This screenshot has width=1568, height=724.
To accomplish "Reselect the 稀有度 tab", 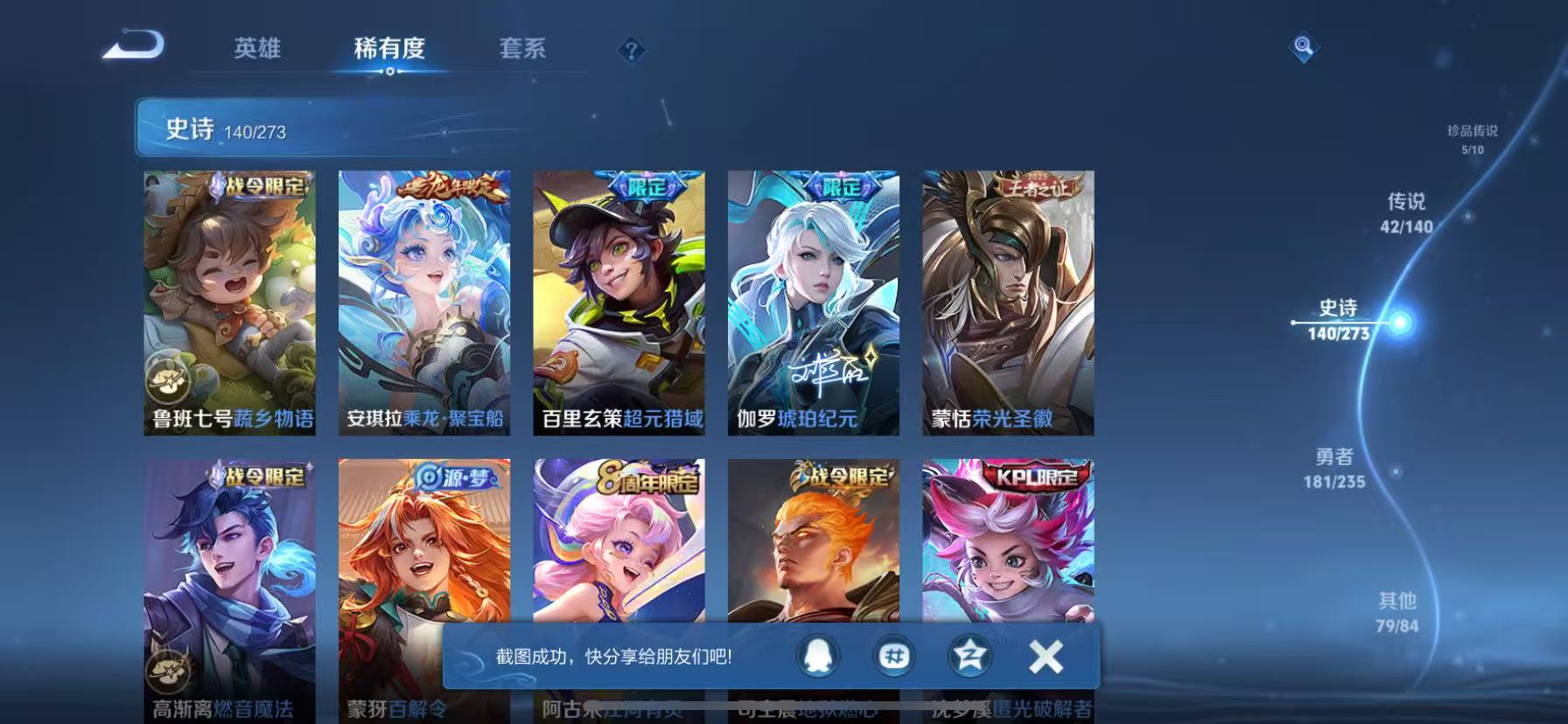I will tap(391, 50).
